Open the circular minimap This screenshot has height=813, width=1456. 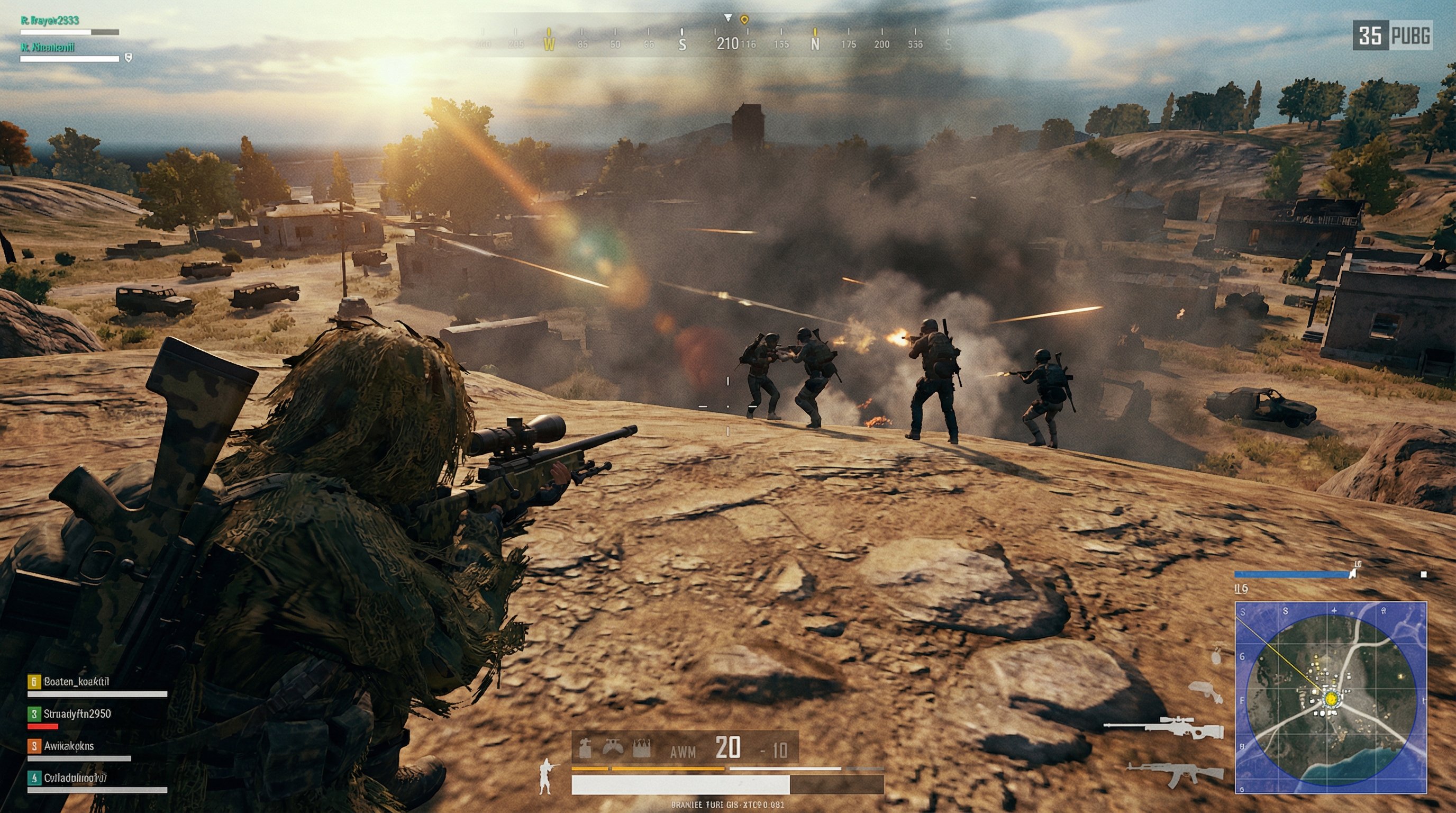pyautogui.click(x=1331, y=697)
